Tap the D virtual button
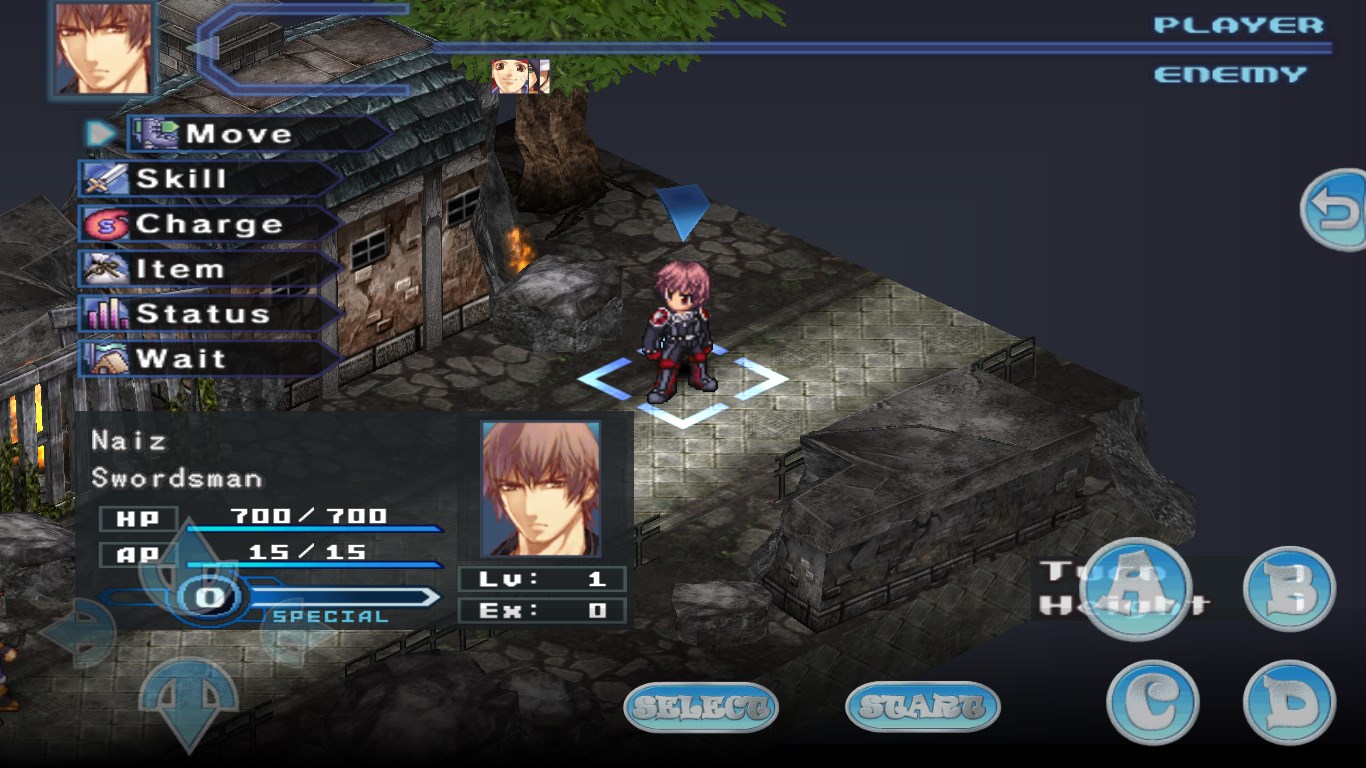The height and width of the screenshot is (768, 1366). pyautogui.click(x=1289, y=702)
